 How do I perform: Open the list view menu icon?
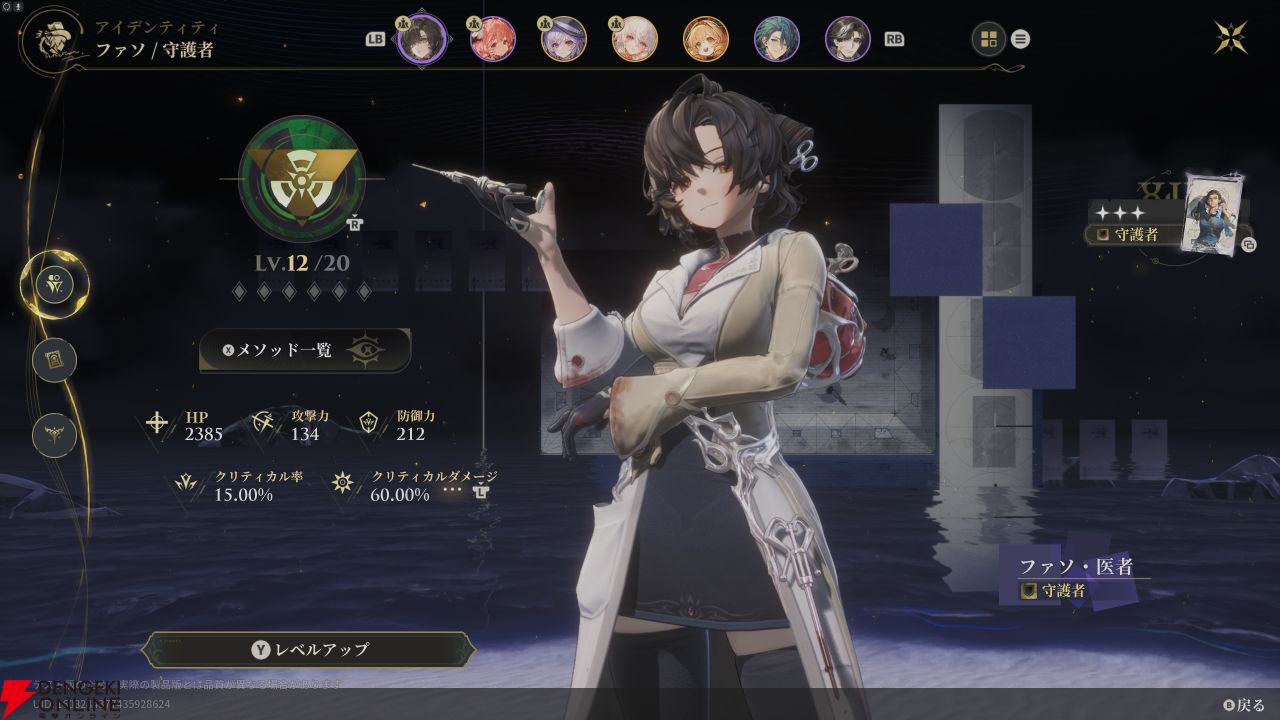tap(1020, 40)
